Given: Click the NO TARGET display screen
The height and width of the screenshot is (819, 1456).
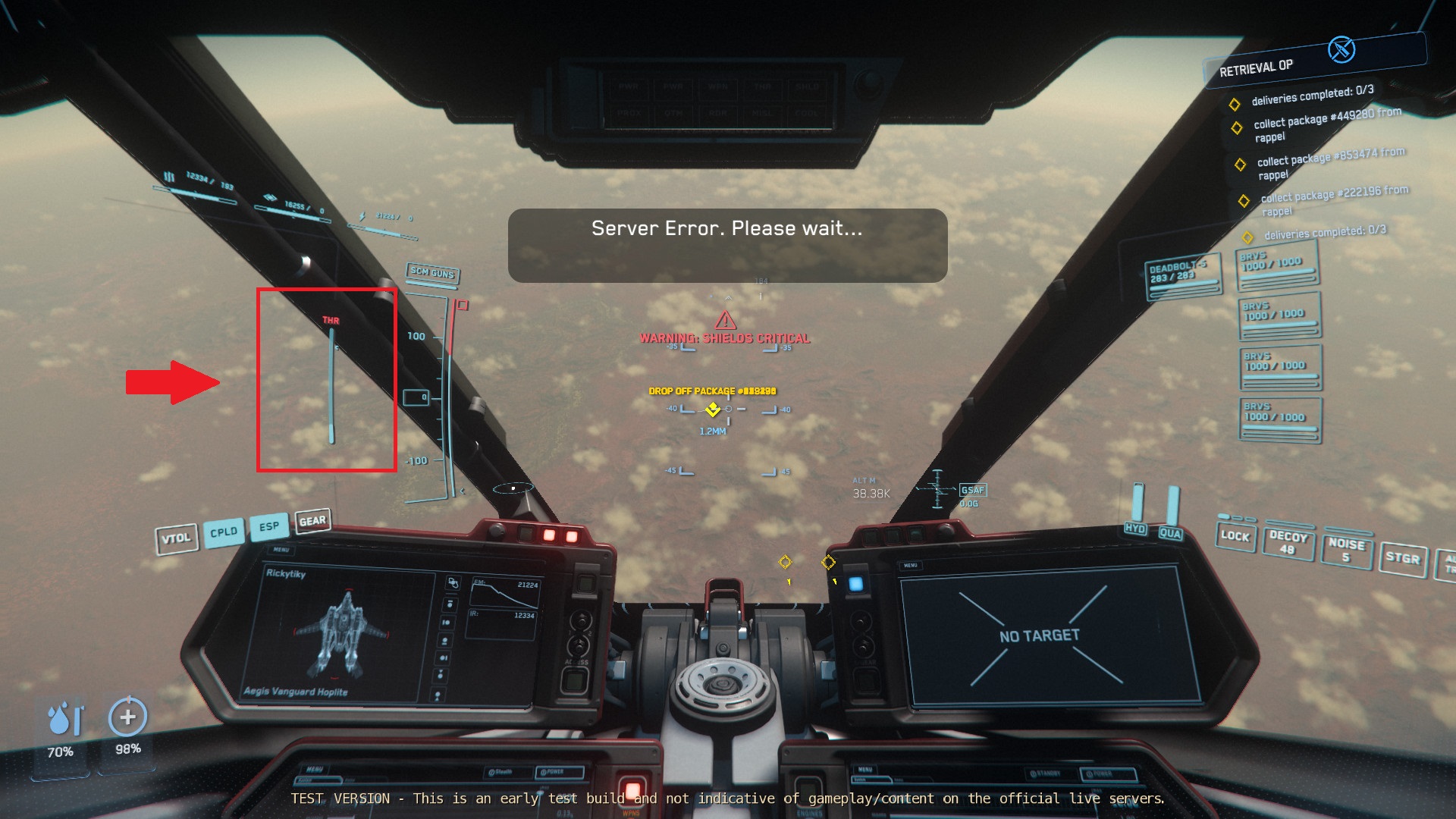Looking at the screenshot, I should click(x=1040, y=637).
